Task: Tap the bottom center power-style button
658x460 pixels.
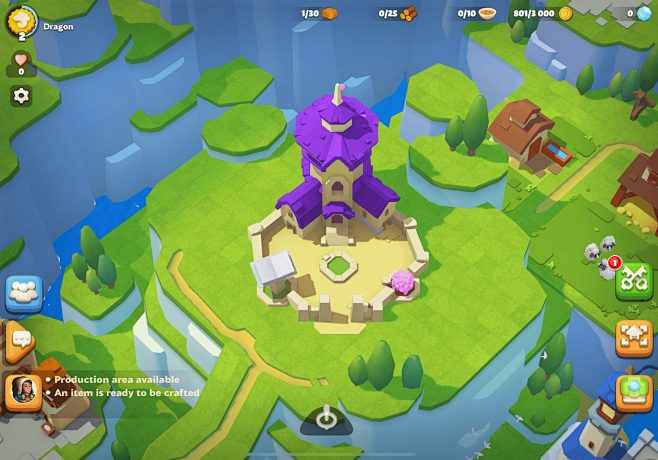Action: coord(327,419)
